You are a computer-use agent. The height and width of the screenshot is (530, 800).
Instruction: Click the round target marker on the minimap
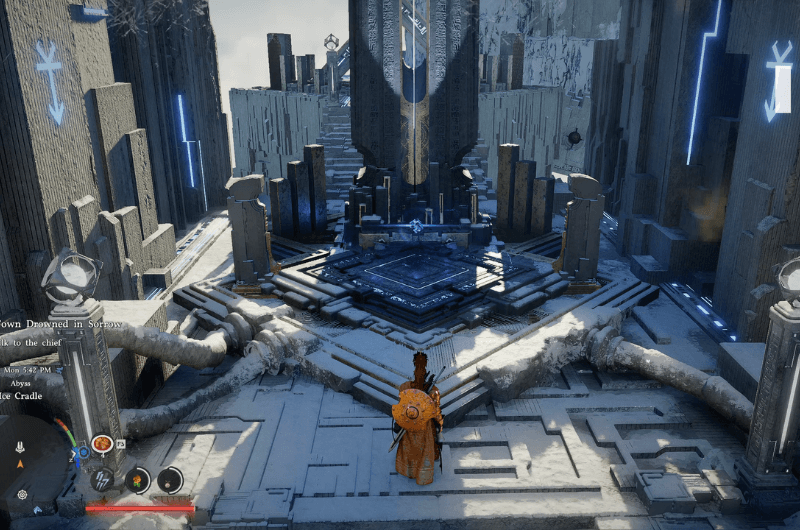22,494
